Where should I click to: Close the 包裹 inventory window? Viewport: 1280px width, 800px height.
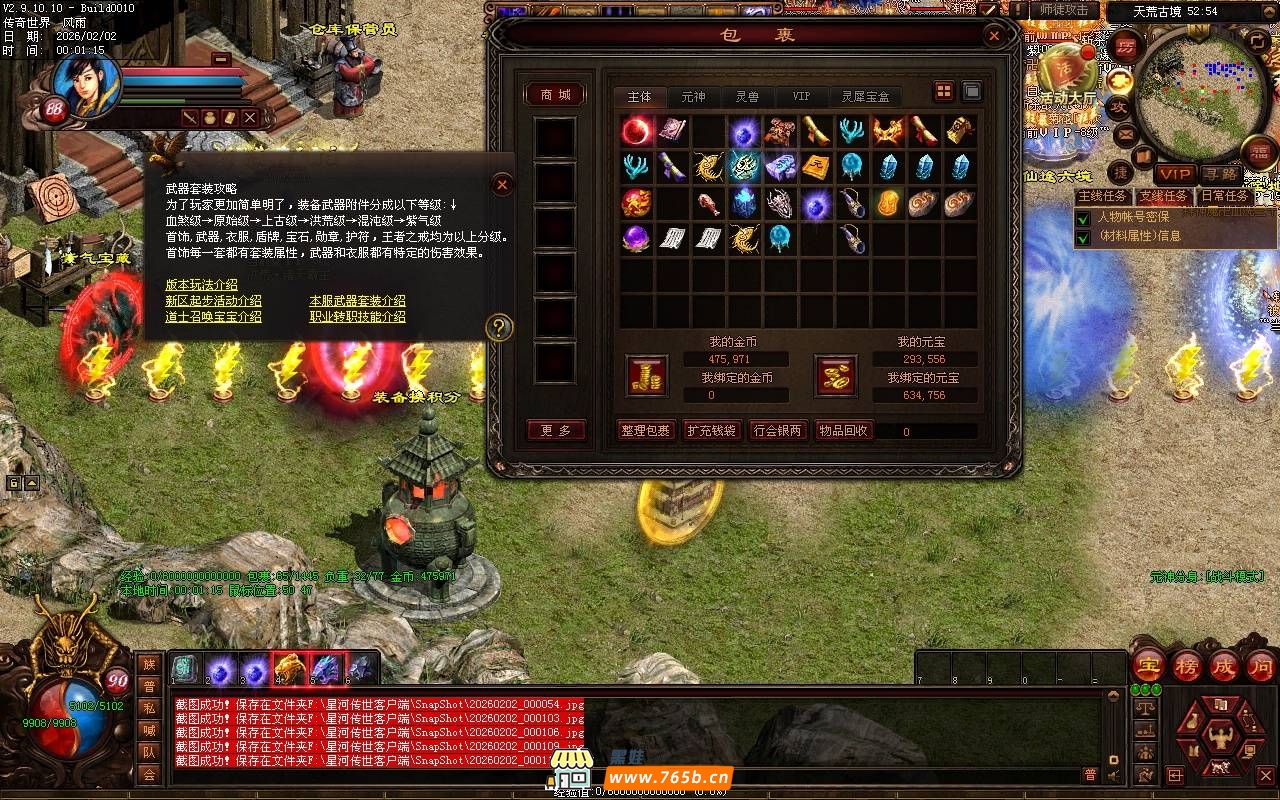click(x=994, y=36)
